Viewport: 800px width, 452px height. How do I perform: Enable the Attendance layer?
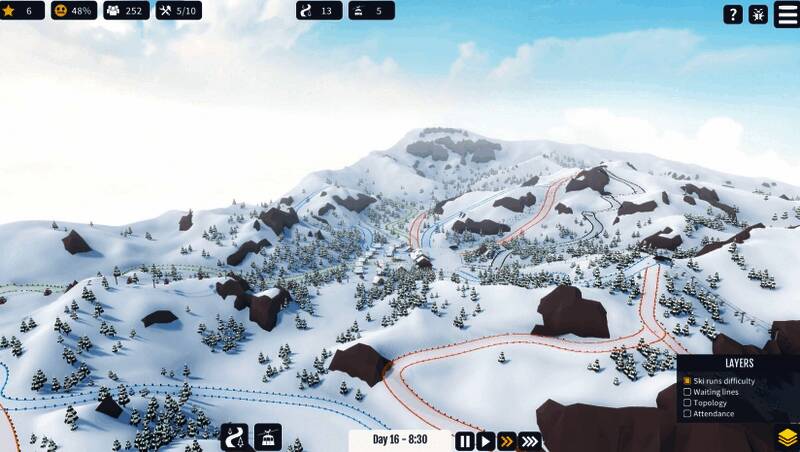pyautogui.click(x=687, y=414)
